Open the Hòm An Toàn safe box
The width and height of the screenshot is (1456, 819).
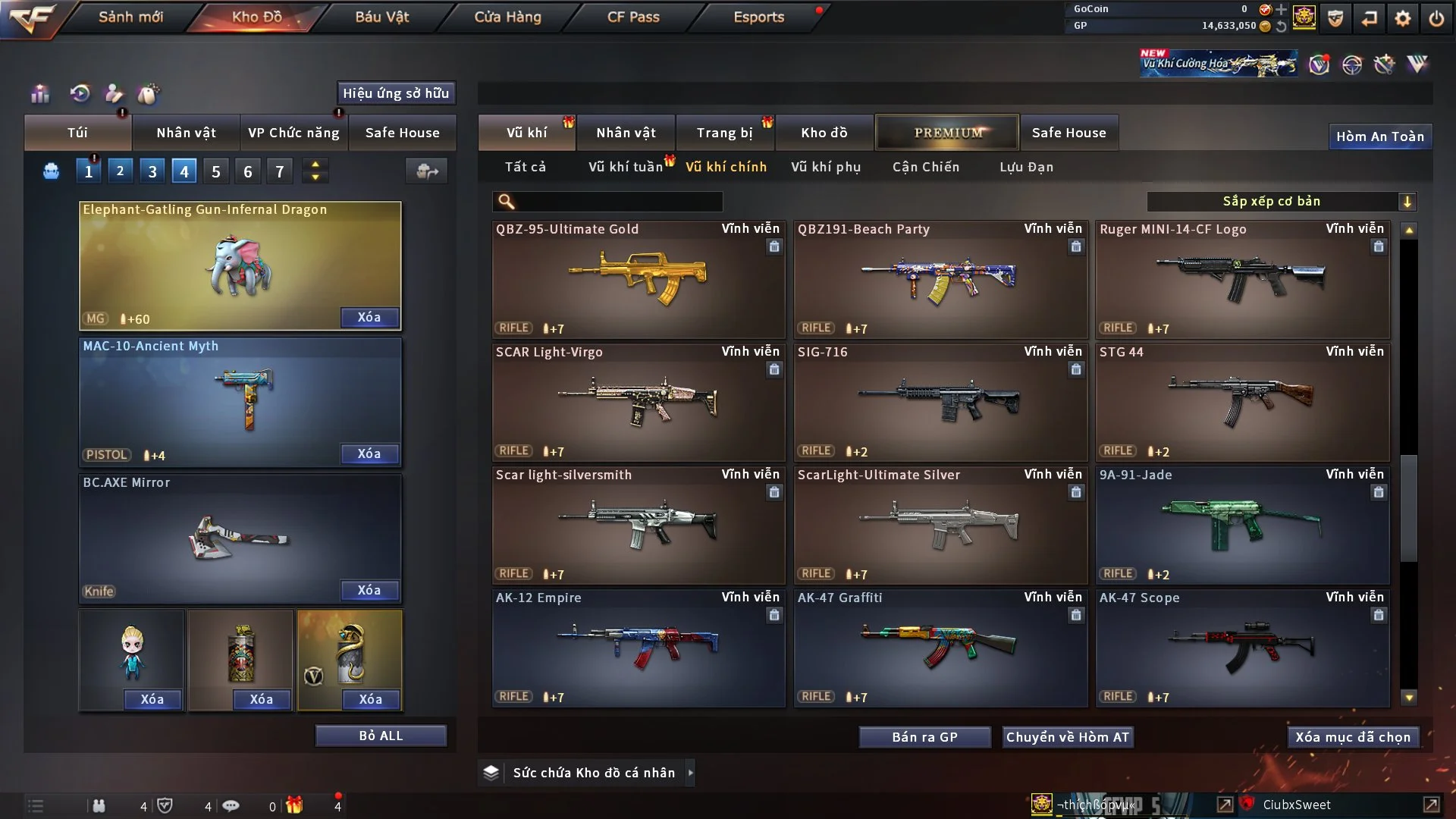(x=1379, y=136)
